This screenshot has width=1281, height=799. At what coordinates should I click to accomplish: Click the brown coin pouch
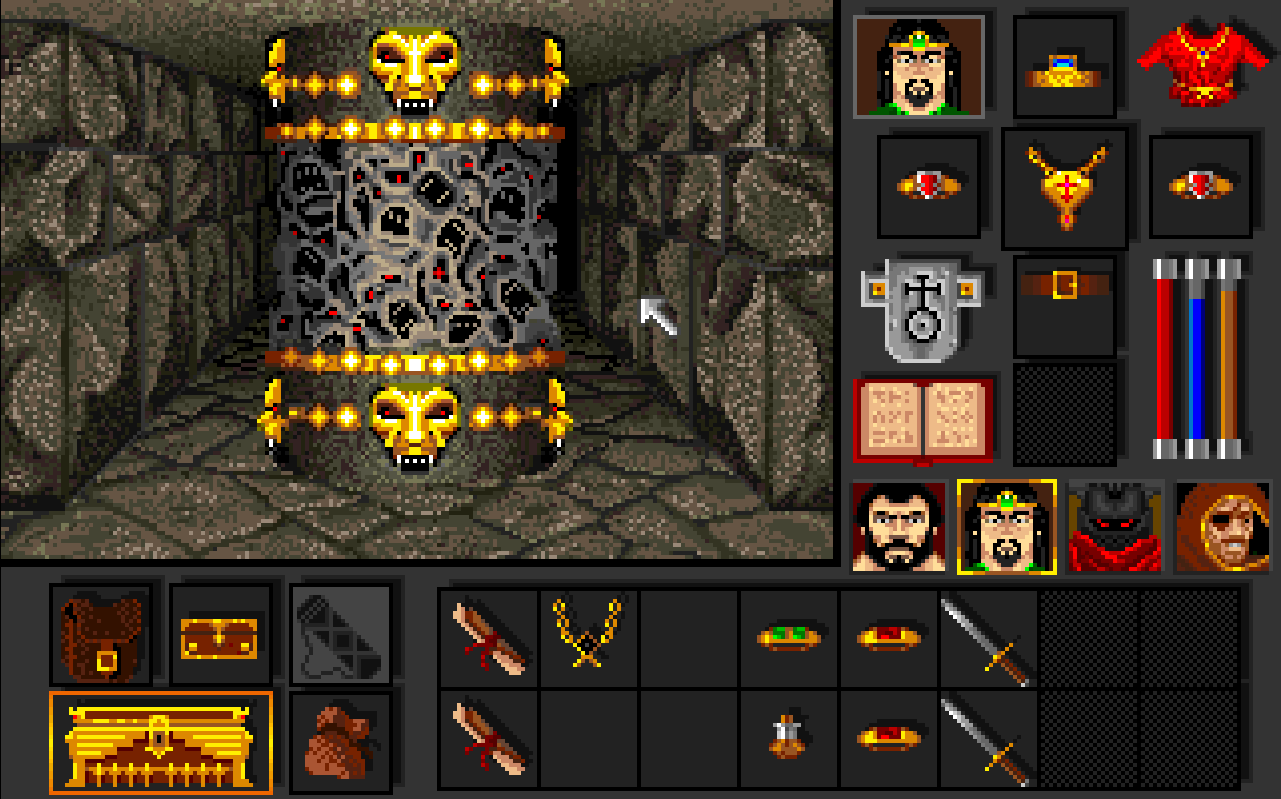[x=340, y=740]
